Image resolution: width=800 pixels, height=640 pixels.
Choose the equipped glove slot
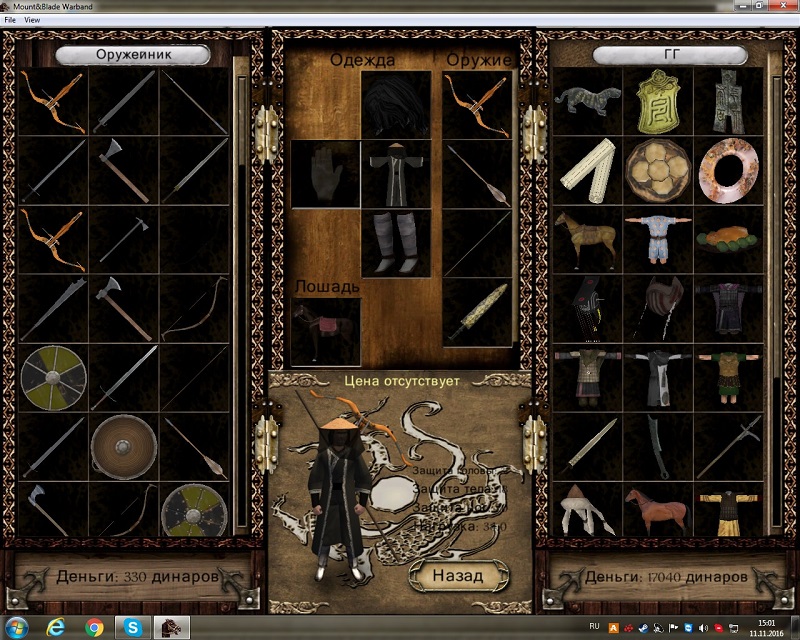326,173
